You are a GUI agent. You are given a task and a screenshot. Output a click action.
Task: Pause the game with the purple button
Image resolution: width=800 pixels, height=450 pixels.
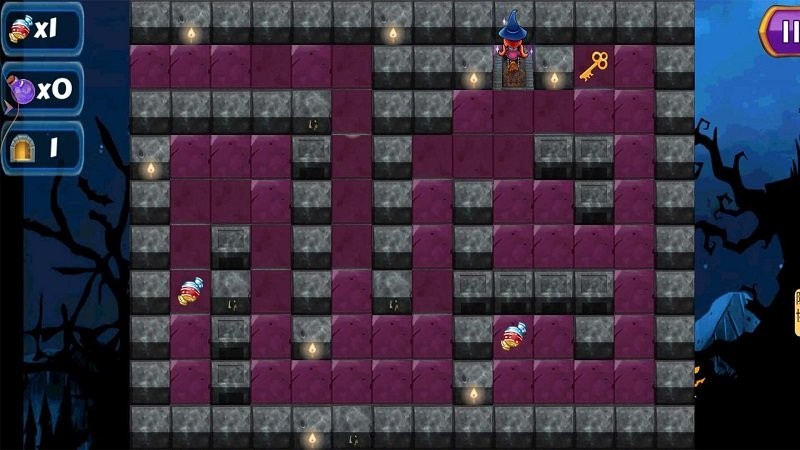tap(783, 30)
